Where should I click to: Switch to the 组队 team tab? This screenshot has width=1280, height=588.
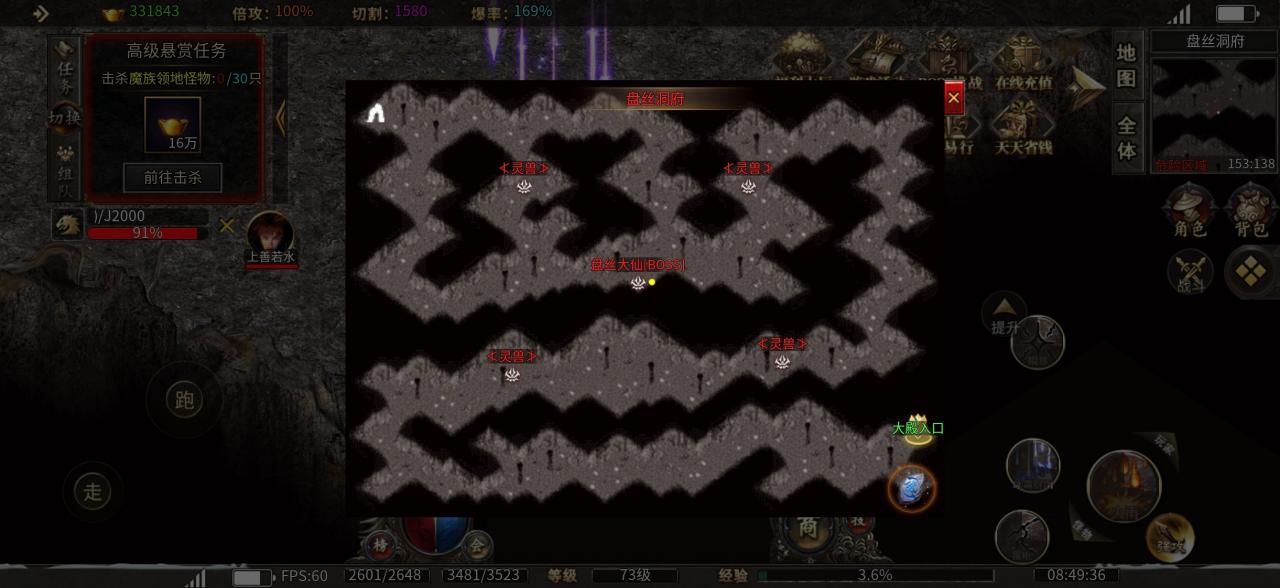click(65, 168)
